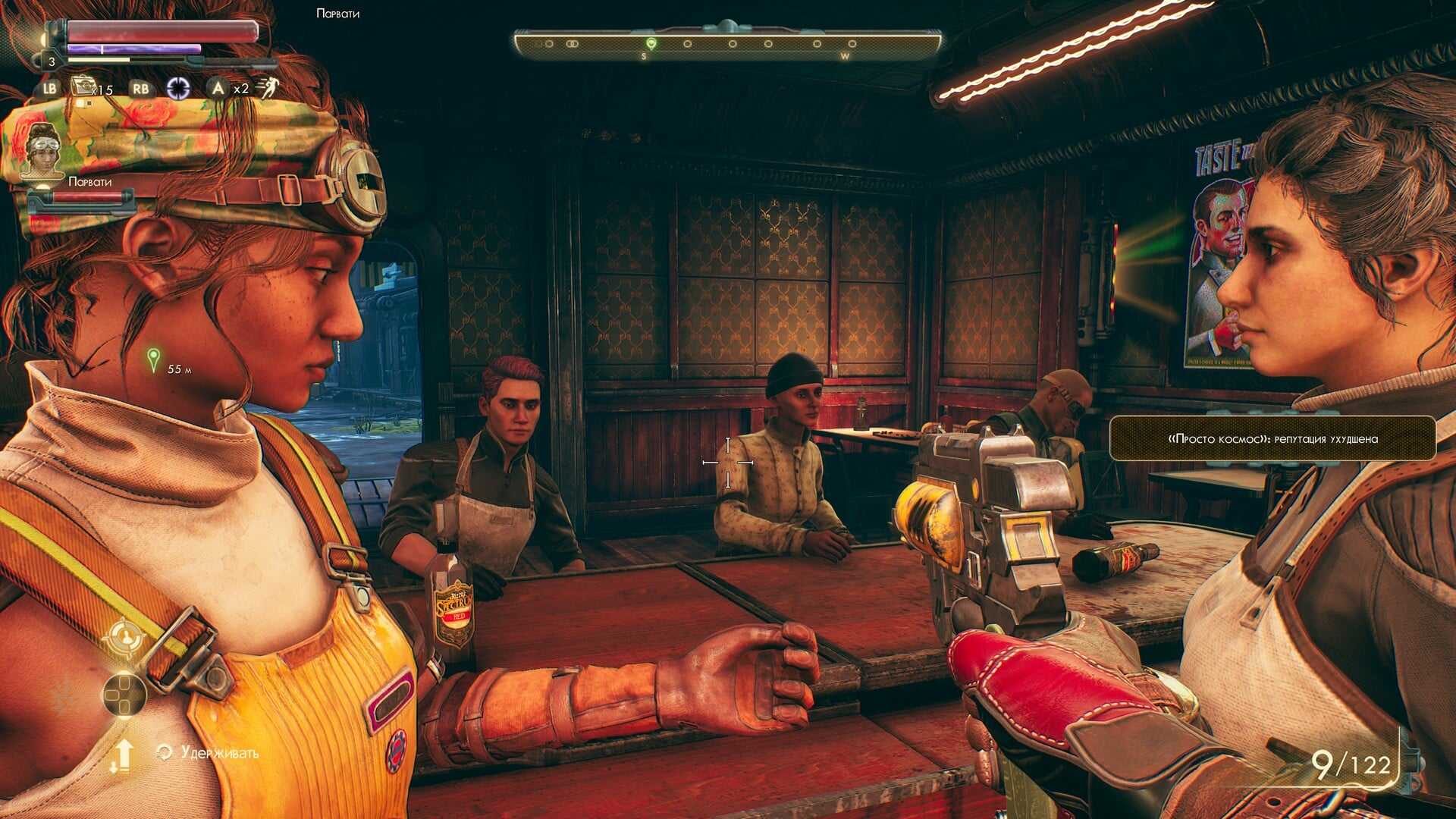Activate the Tactical Time Dilation crosshair icon
The width and height of the screenshot is (1456, 819).
pos(178,89)
